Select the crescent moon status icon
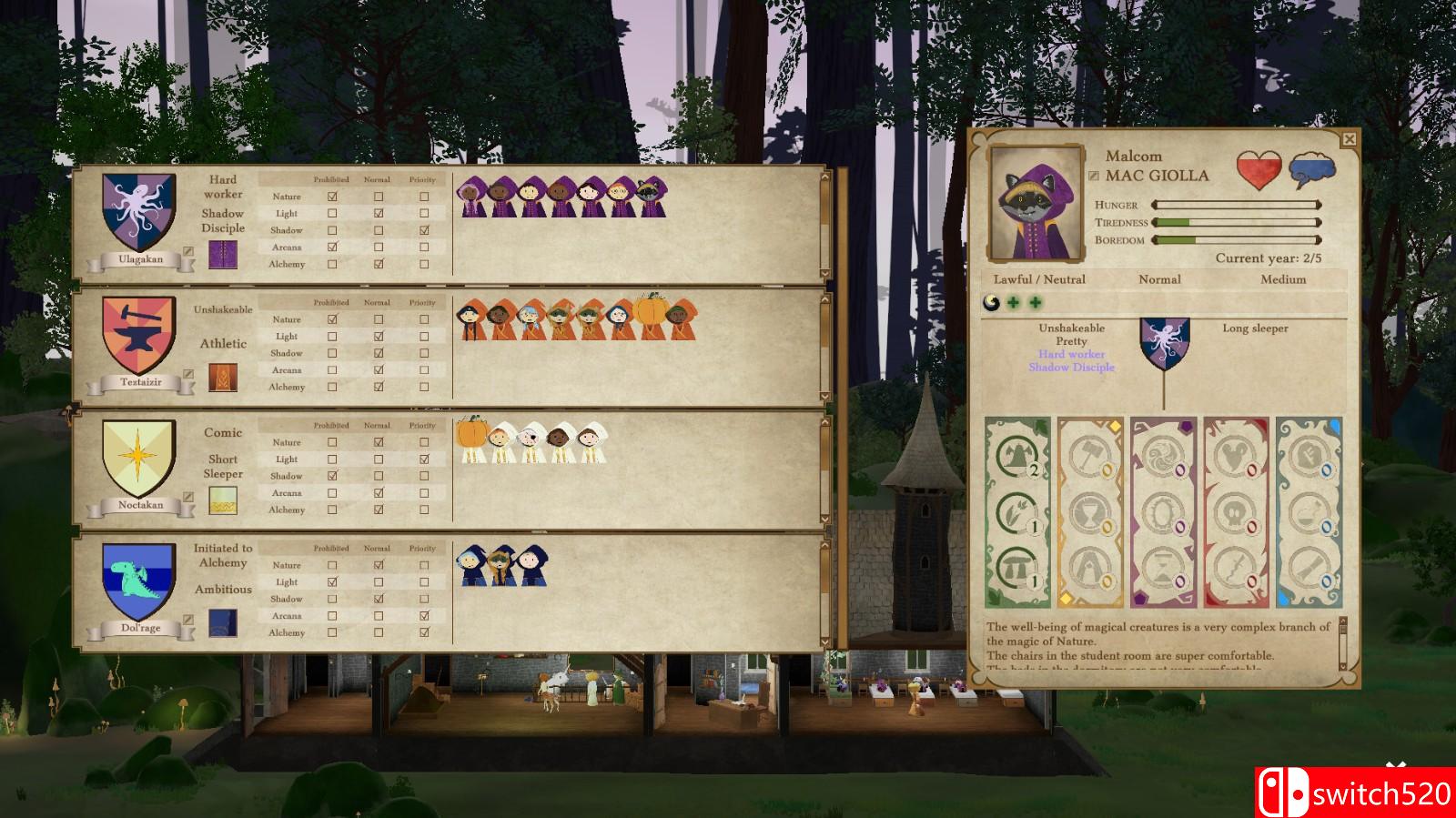 (992, 303)
